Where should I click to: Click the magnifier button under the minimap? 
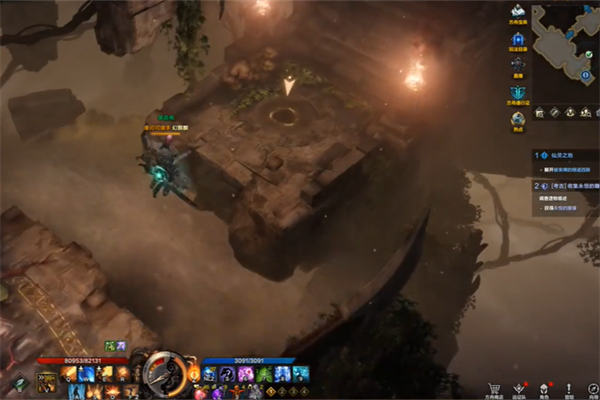coord(539,113)
